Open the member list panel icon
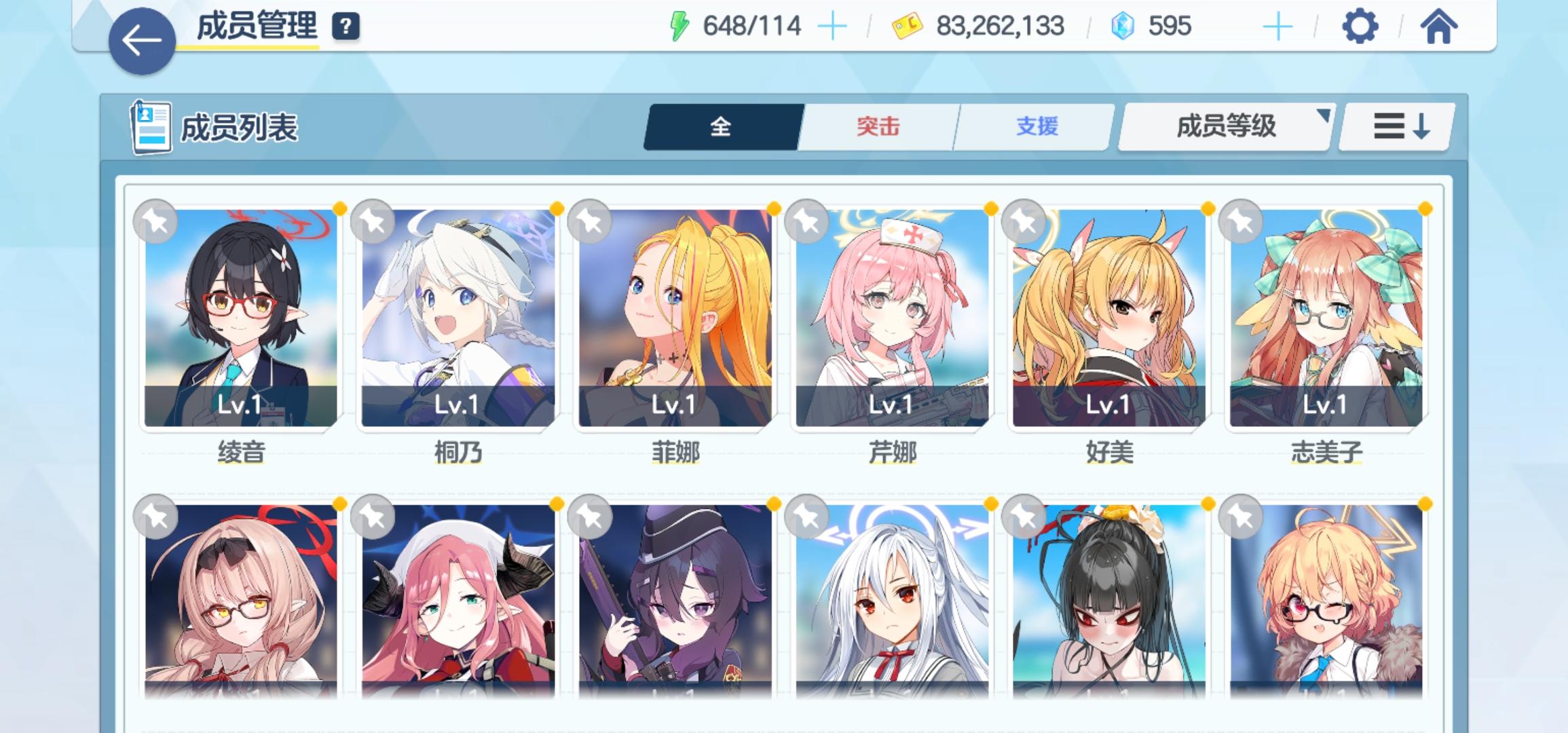Viewport: 1568px width, 733px height. [151, 126]
